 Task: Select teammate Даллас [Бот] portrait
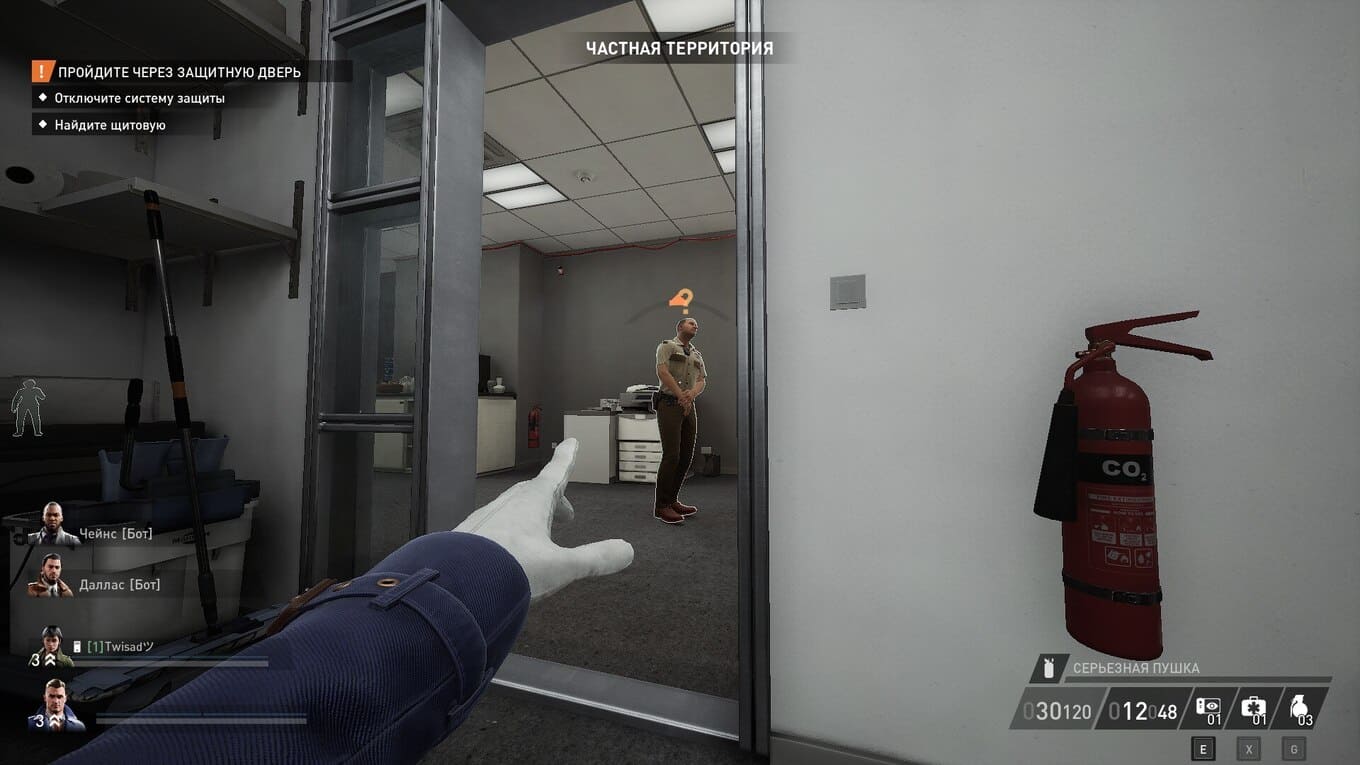51,575
